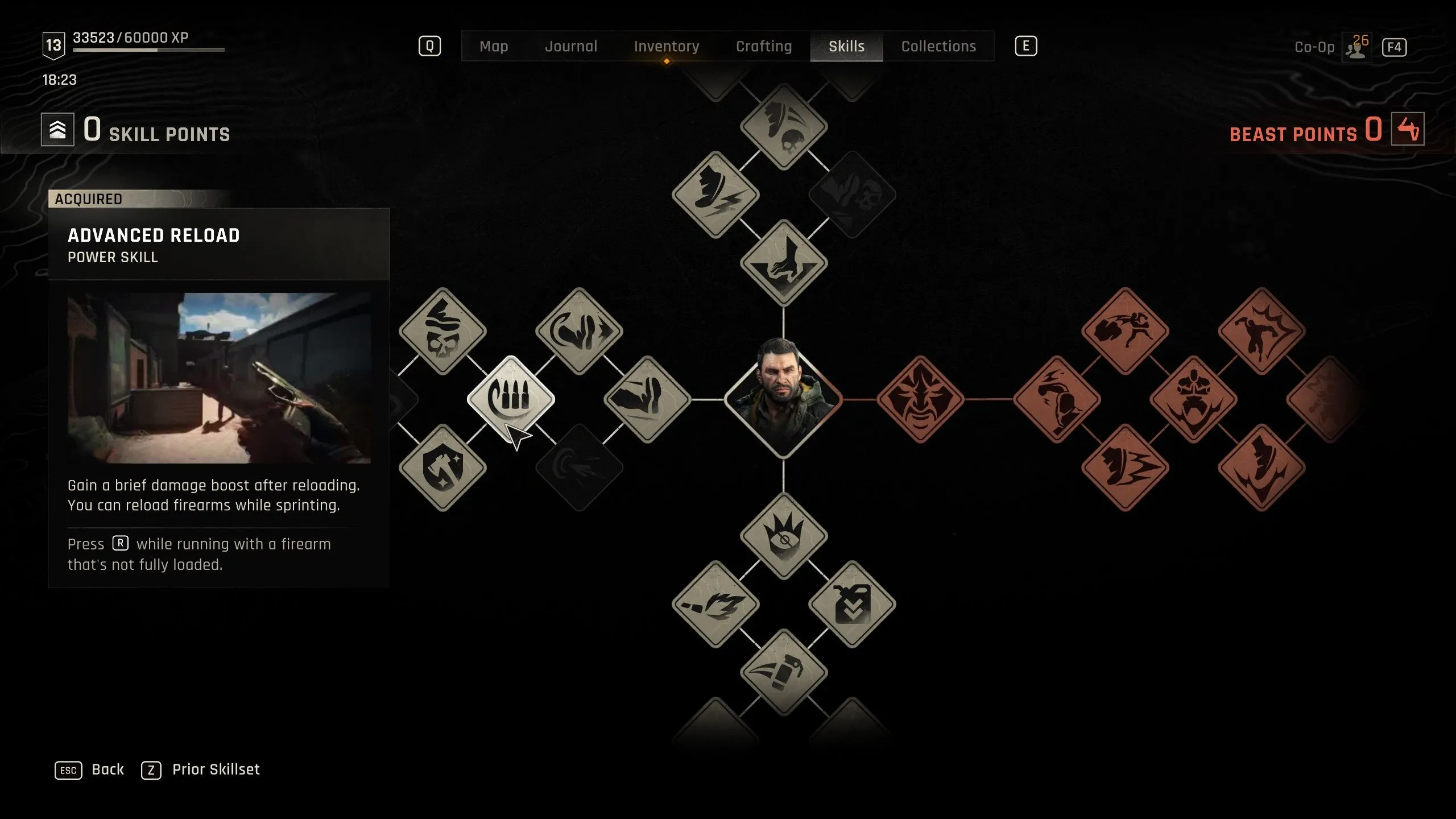Open the Crafting tab
The image size is (1456, 819).
[x=763, y=47]
